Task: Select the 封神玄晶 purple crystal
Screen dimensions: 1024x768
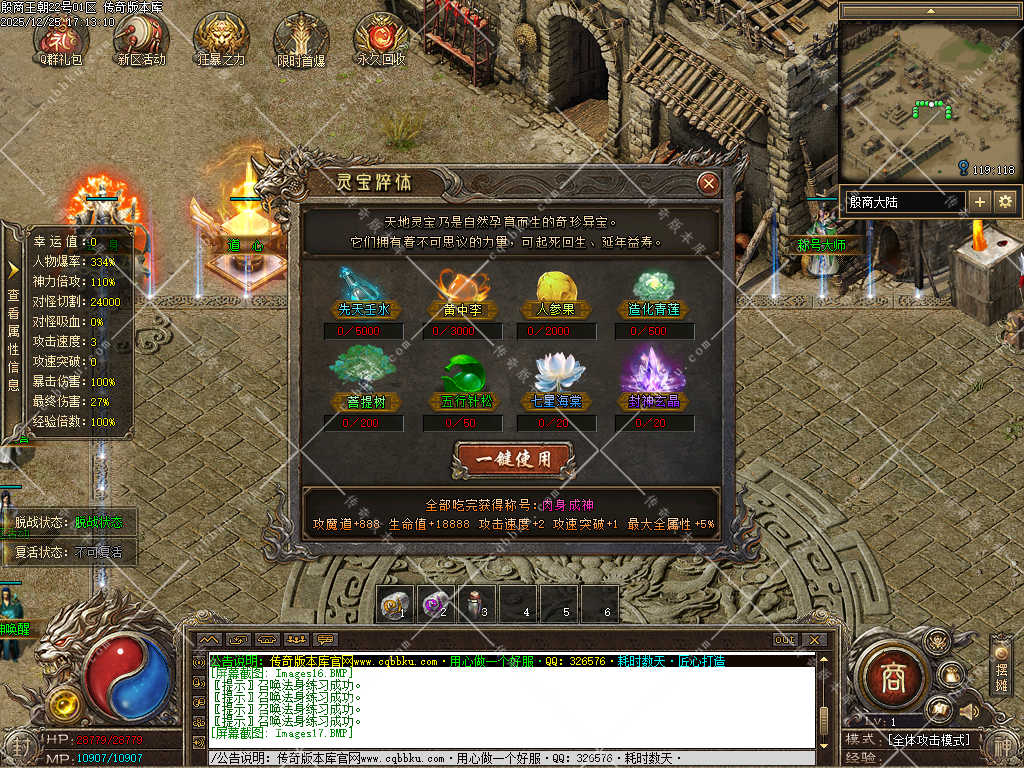Action: (x=653, y=369)
